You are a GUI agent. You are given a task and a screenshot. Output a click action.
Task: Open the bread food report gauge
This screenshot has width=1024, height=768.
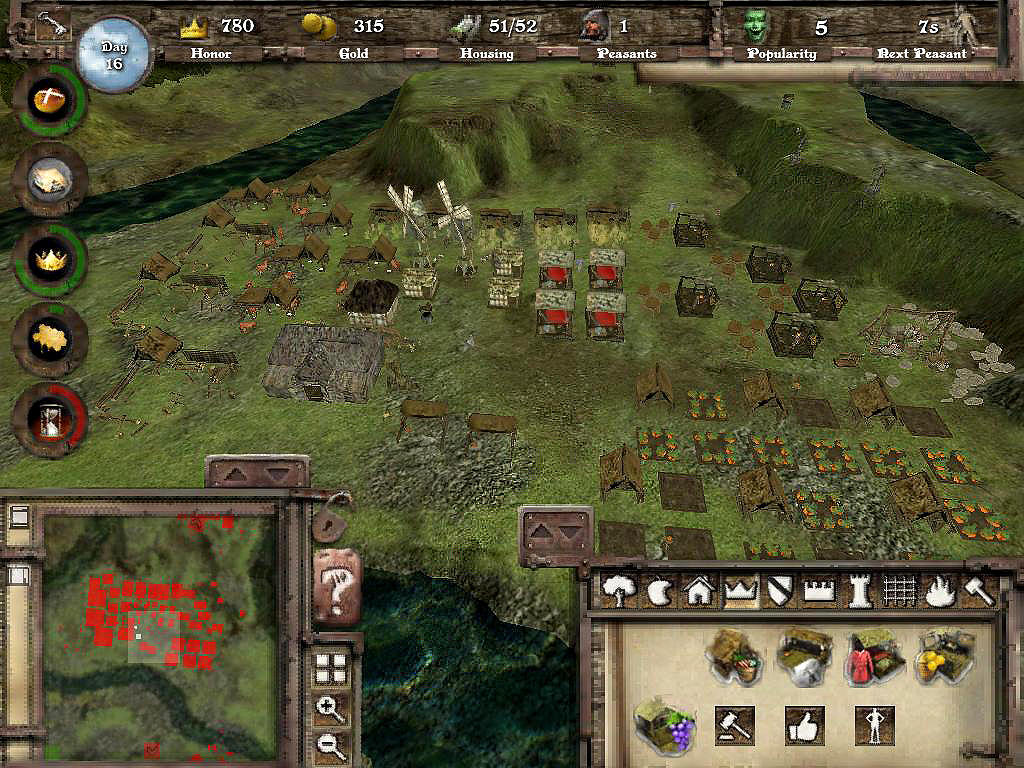49,100
